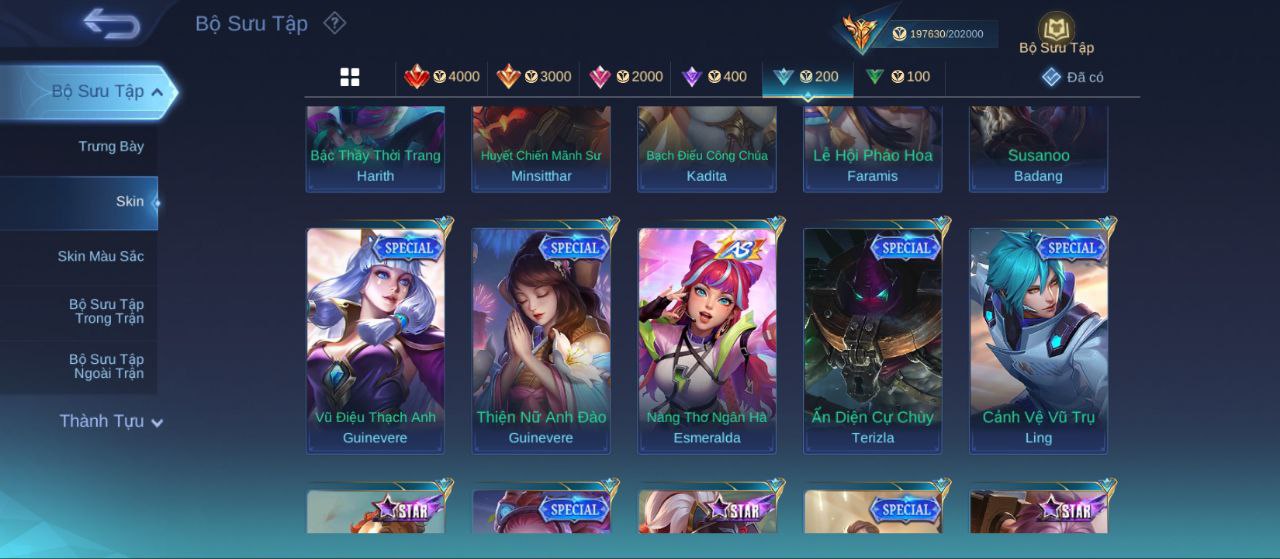Screen dimensions: 1280x559
Task: Choose the 400 points tier tab
Action: pyautogui.click(x=714, y=77)
